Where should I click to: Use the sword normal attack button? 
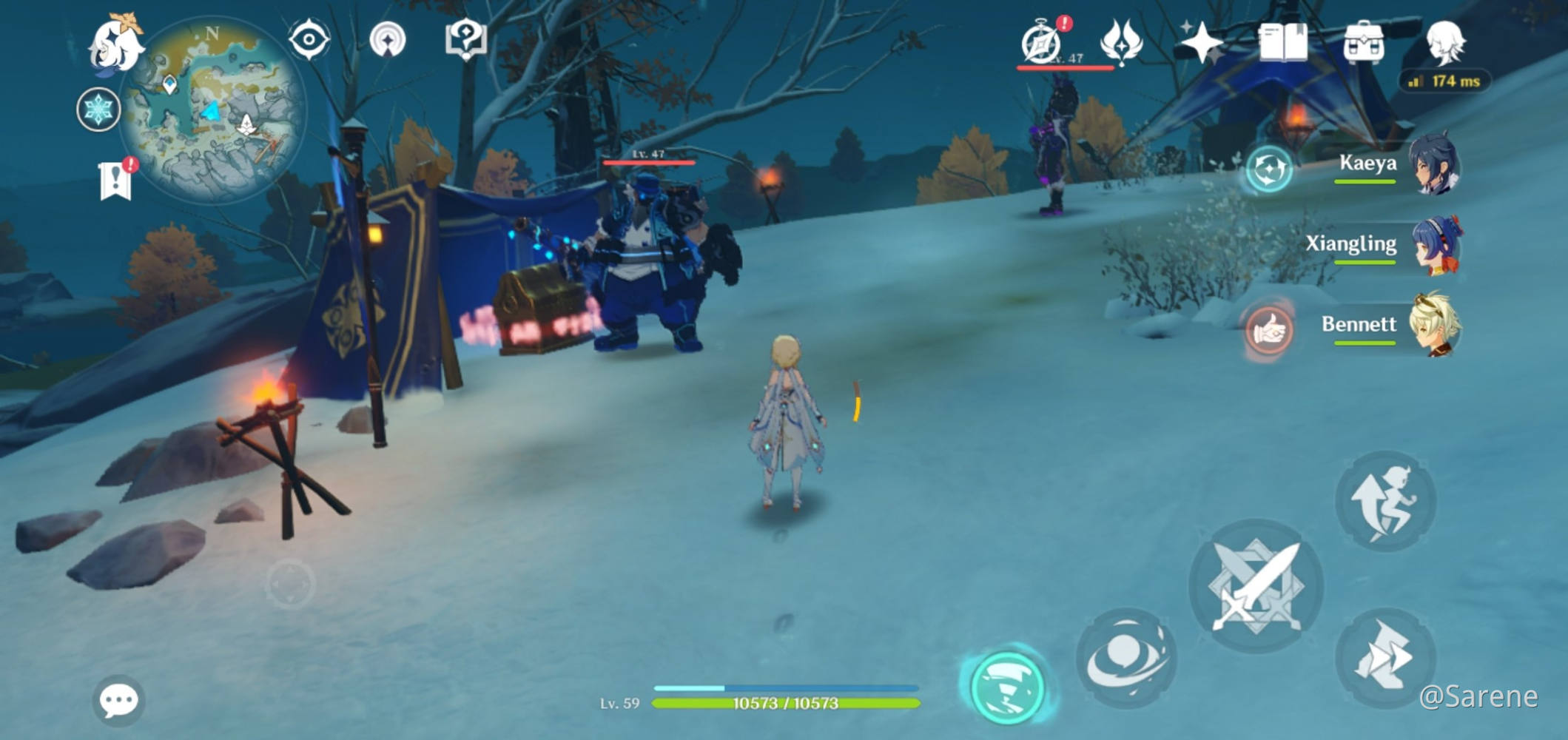(1256, 586)
